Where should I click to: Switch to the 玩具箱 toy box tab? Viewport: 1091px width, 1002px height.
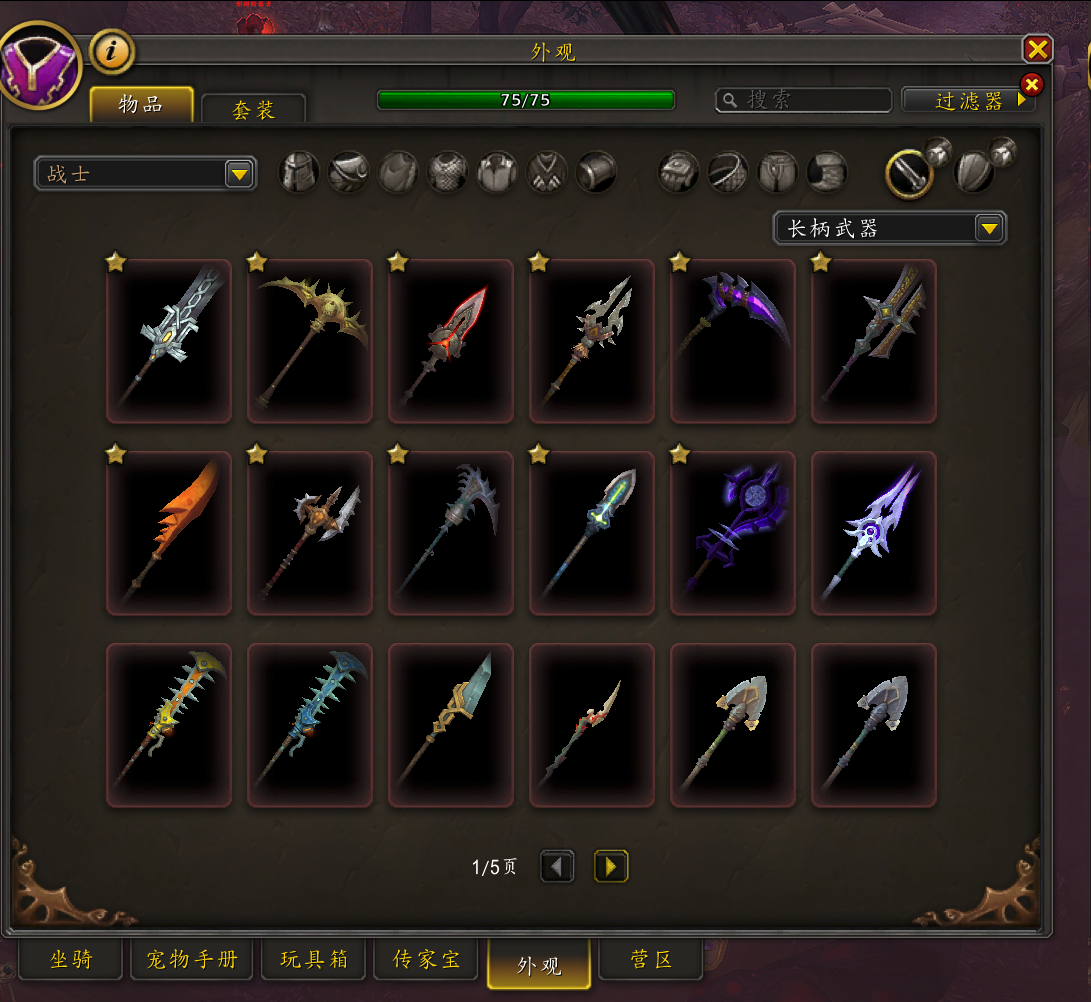[314, 961]
